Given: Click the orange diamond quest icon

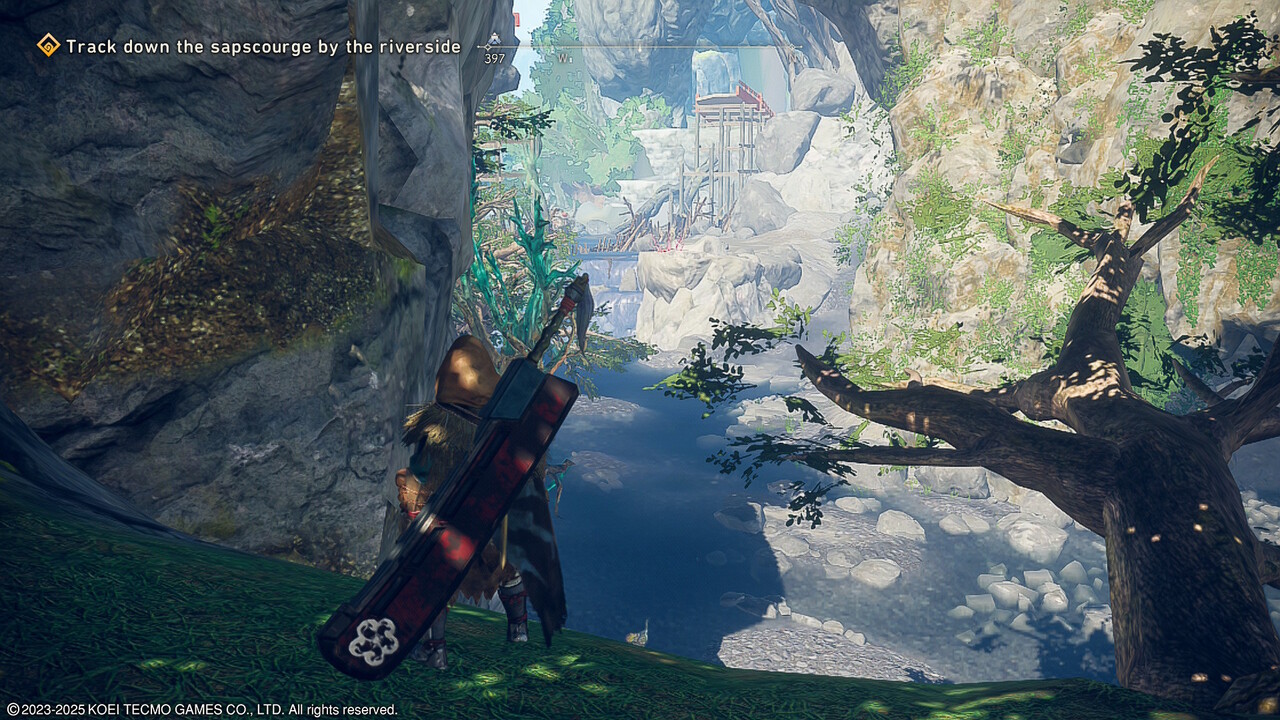Looking at the screenshot, I should 48,45.
